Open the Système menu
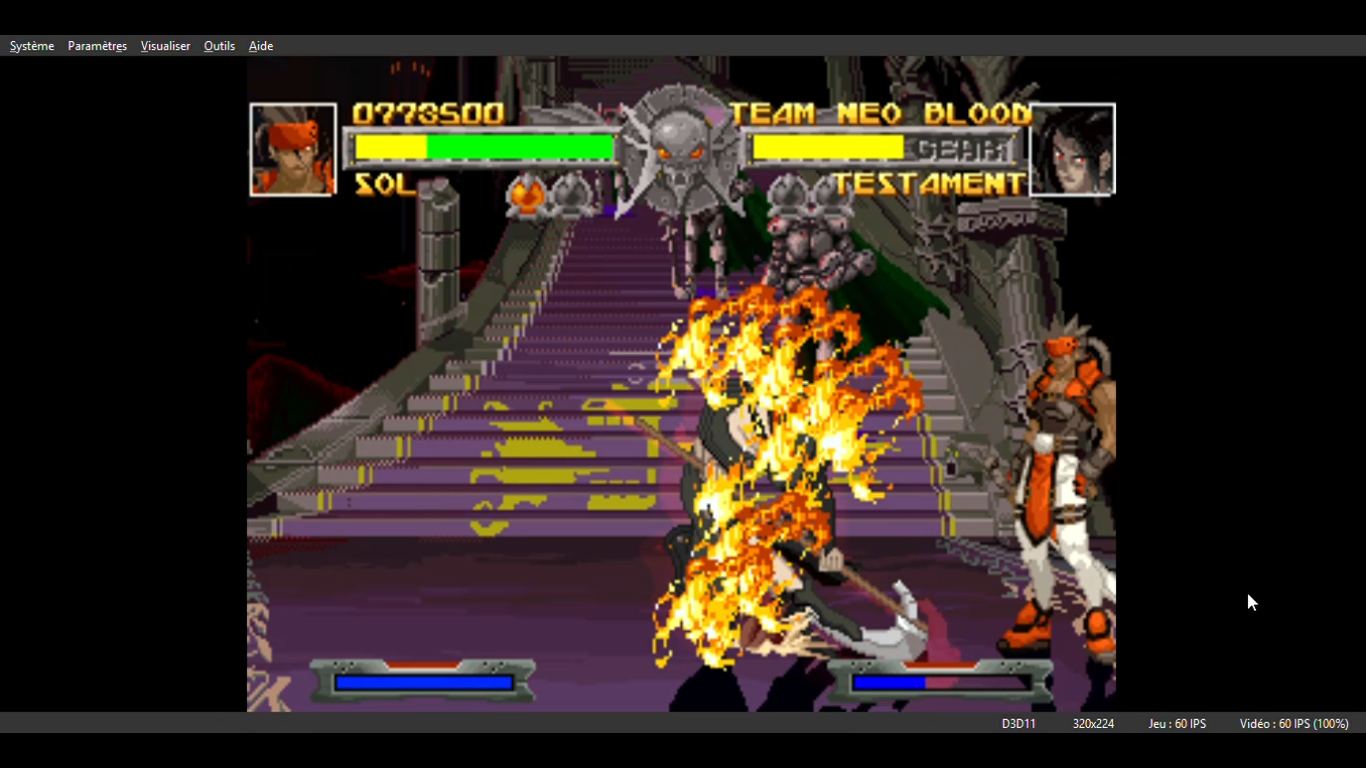1366x768 pixels. (32, 46)
